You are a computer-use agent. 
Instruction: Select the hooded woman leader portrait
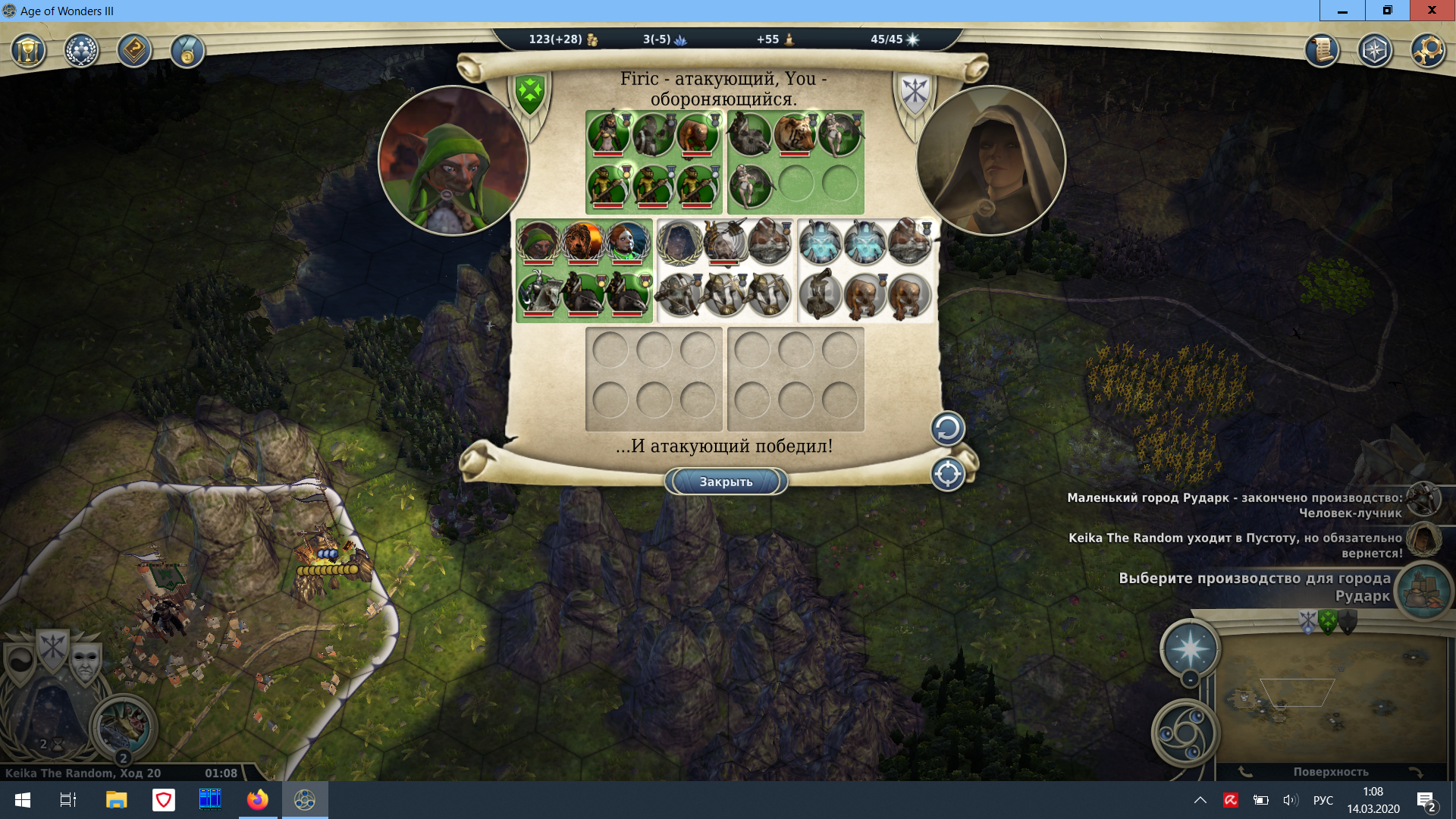click(990, 161)
